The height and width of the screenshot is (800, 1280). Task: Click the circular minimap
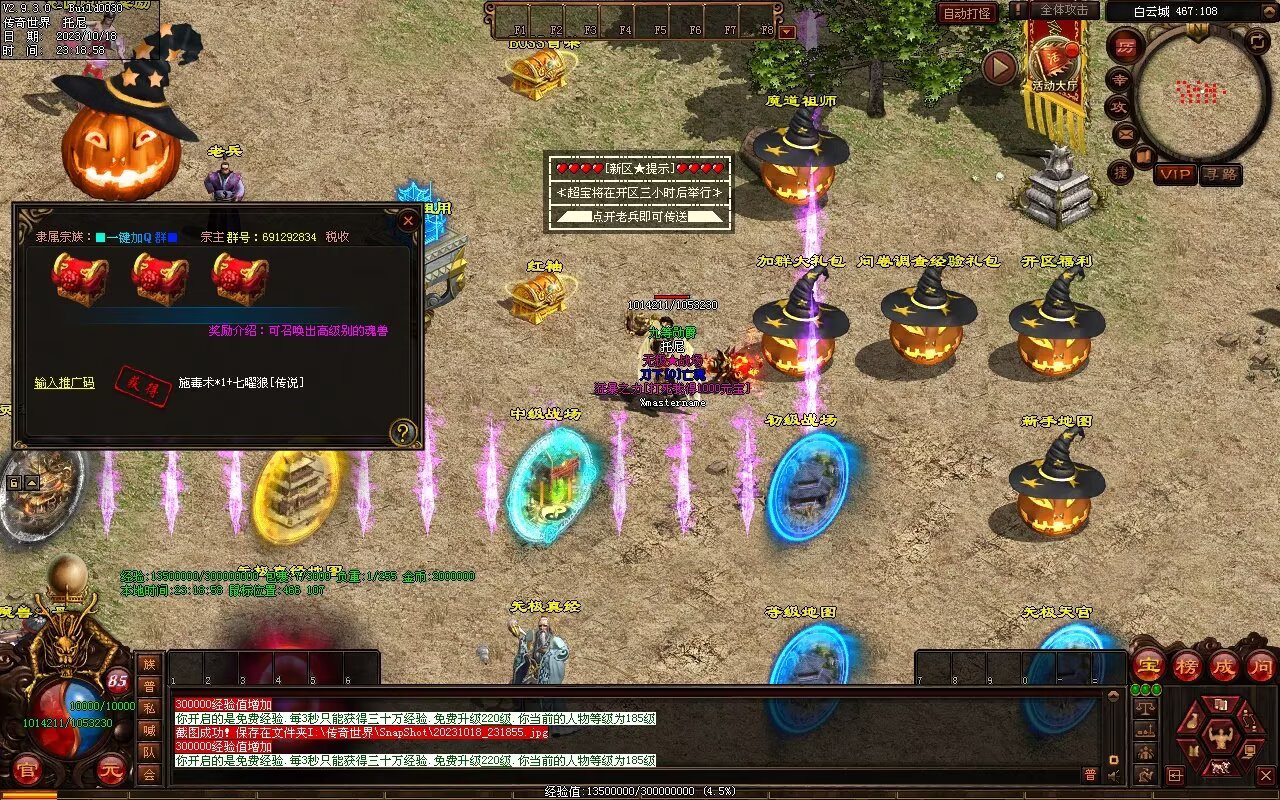click(x=1200, y=93)
